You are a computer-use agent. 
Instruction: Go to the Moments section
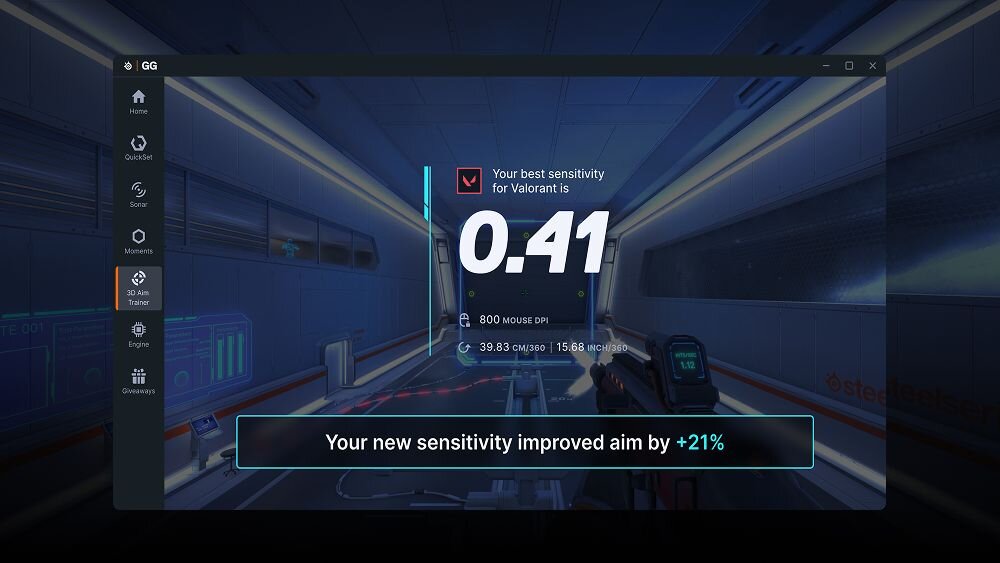click(x=138, y=241)
